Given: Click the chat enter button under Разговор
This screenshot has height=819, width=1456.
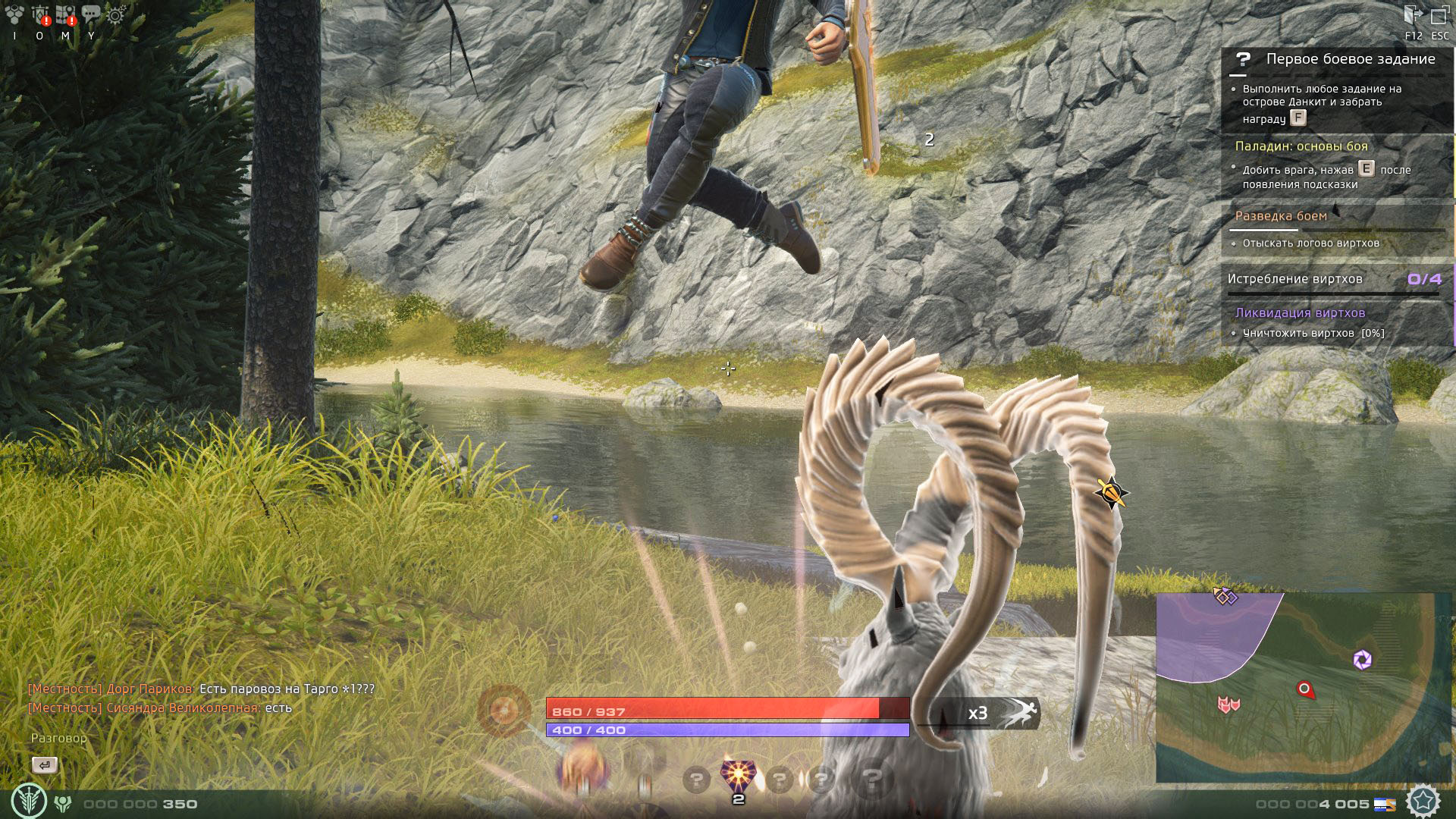Looking at the screenshot, I should 45,765.
